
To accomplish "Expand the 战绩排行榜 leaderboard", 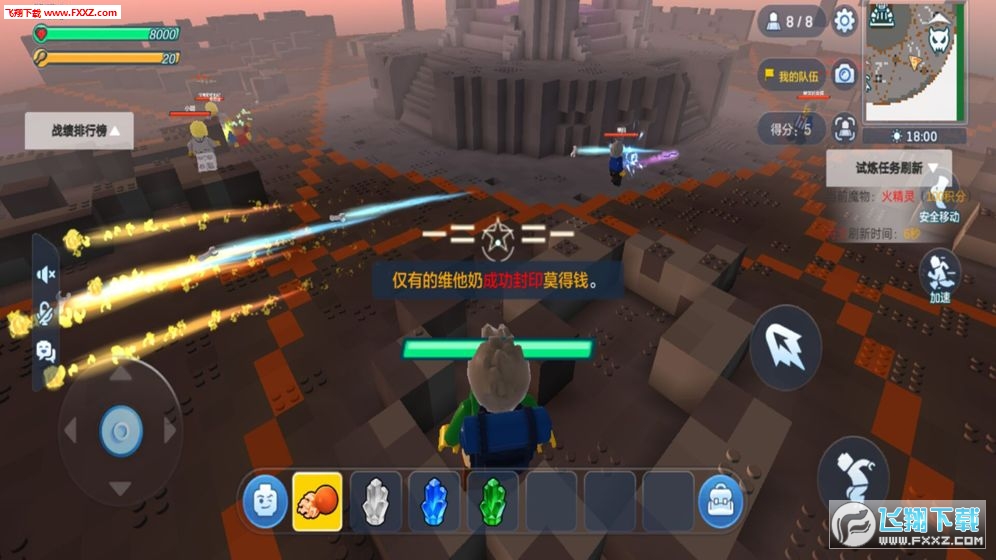I will pos(79,130).
